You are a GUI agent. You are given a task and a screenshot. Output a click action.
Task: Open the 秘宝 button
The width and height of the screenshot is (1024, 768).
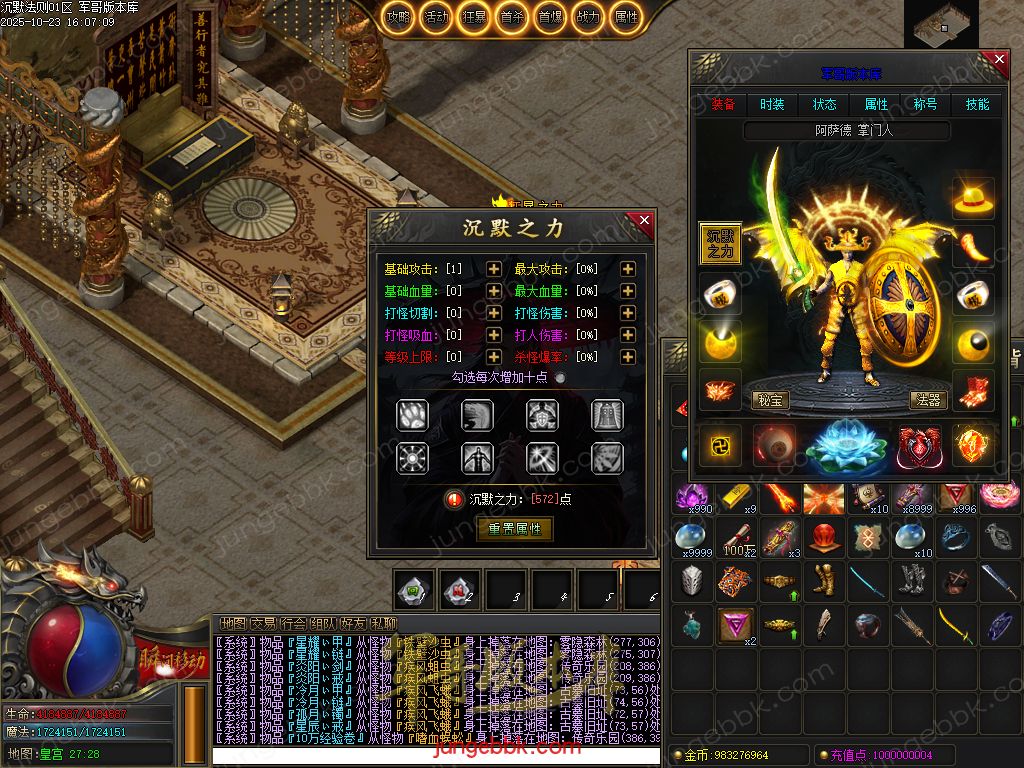coord(769,400)
